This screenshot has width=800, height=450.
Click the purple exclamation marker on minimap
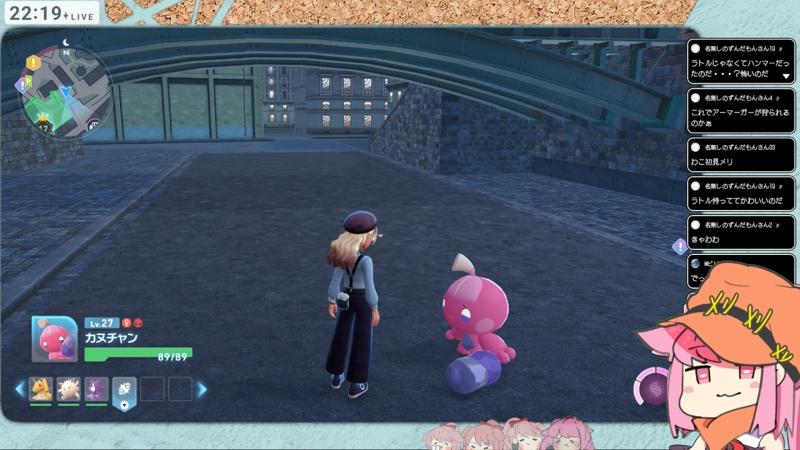point(21,85)
